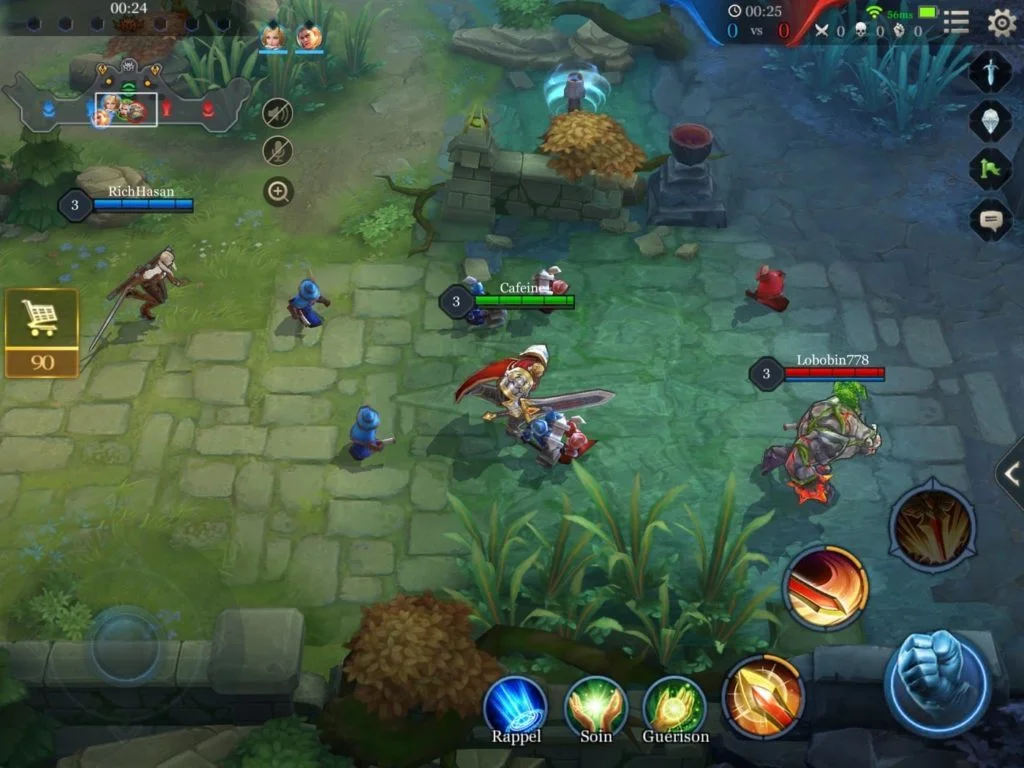
Task: Activate the flaming sword slash skill
Action: [x=825, y=588]
